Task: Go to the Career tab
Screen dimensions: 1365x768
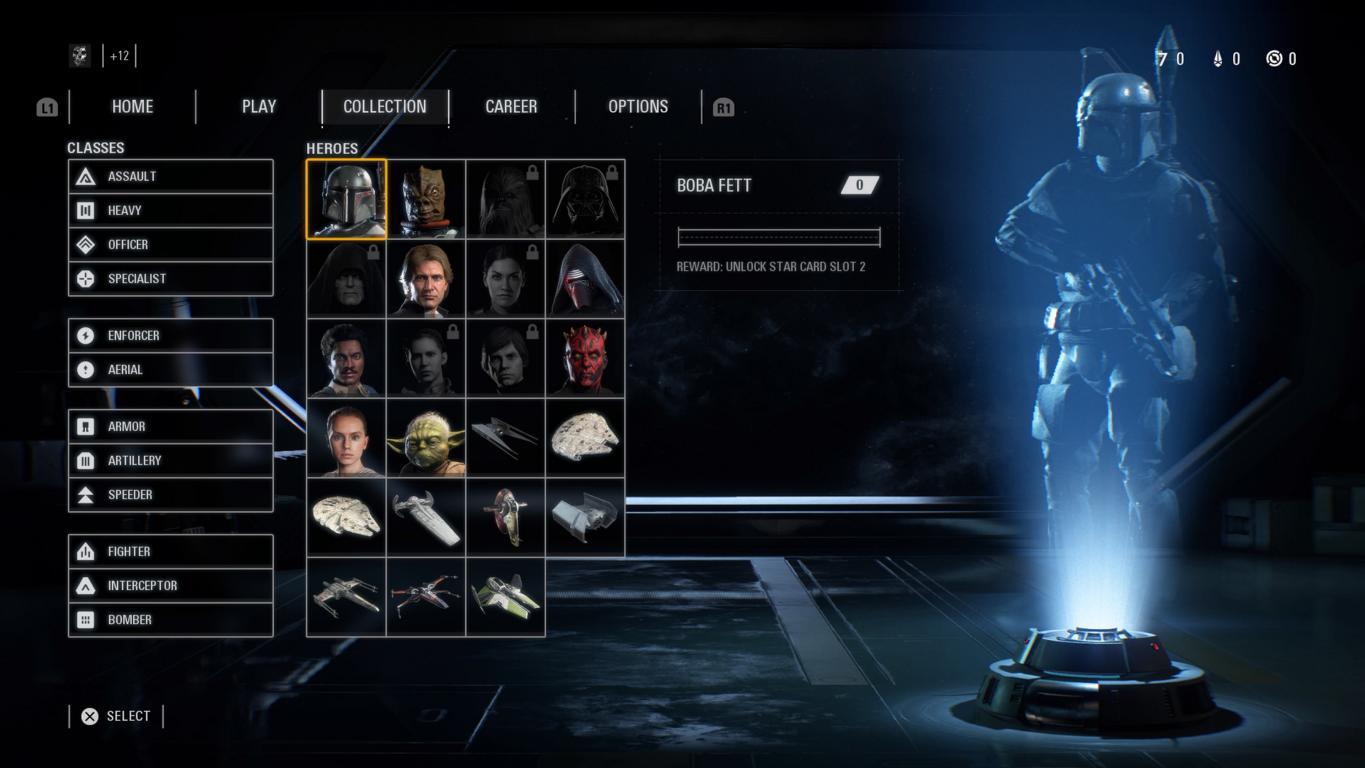Action: click(511, 107)
